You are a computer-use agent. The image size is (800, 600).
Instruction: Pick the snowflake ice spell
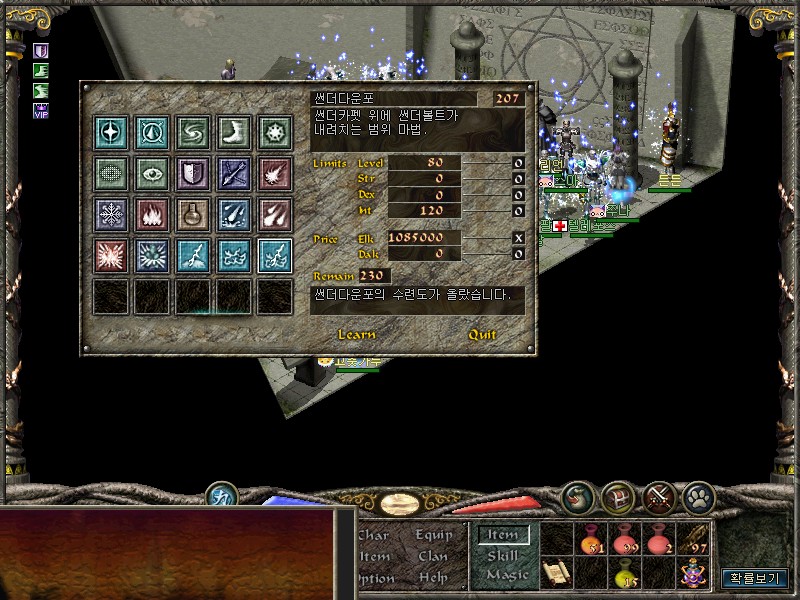point(111,215)
